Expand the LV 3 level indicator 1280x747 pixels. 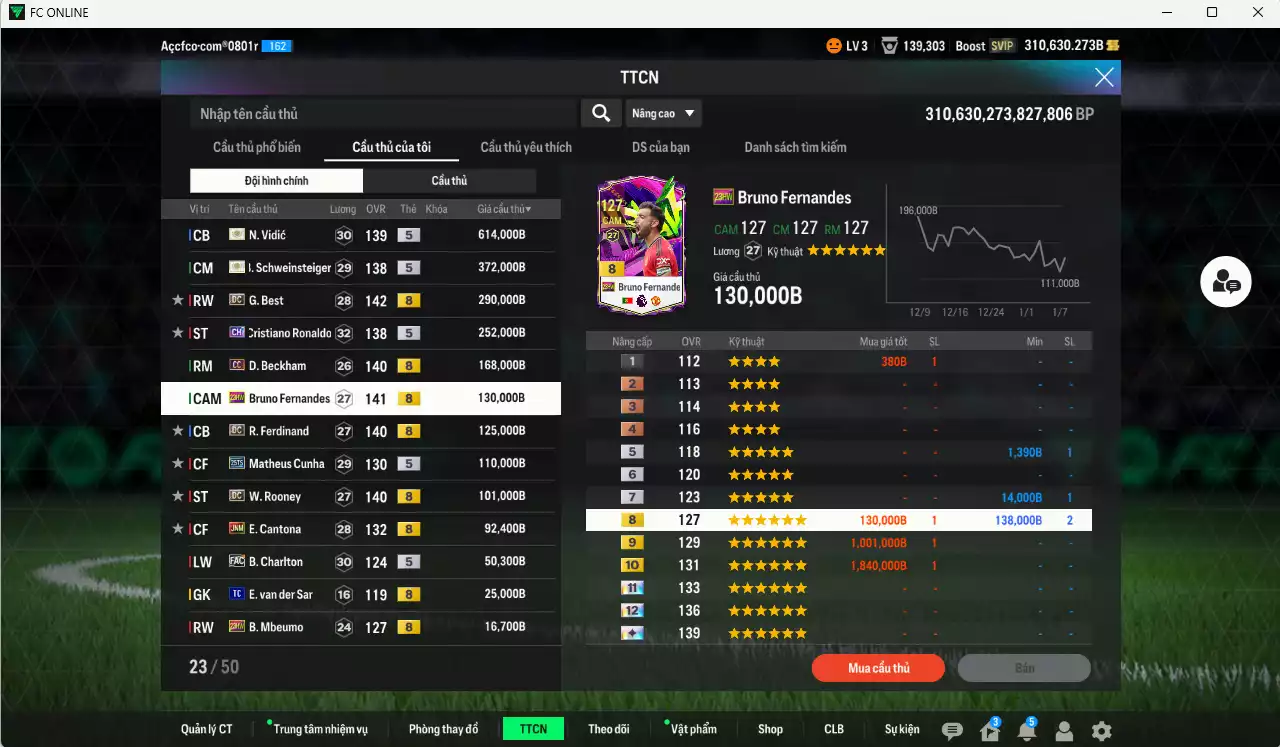(849, 45)
